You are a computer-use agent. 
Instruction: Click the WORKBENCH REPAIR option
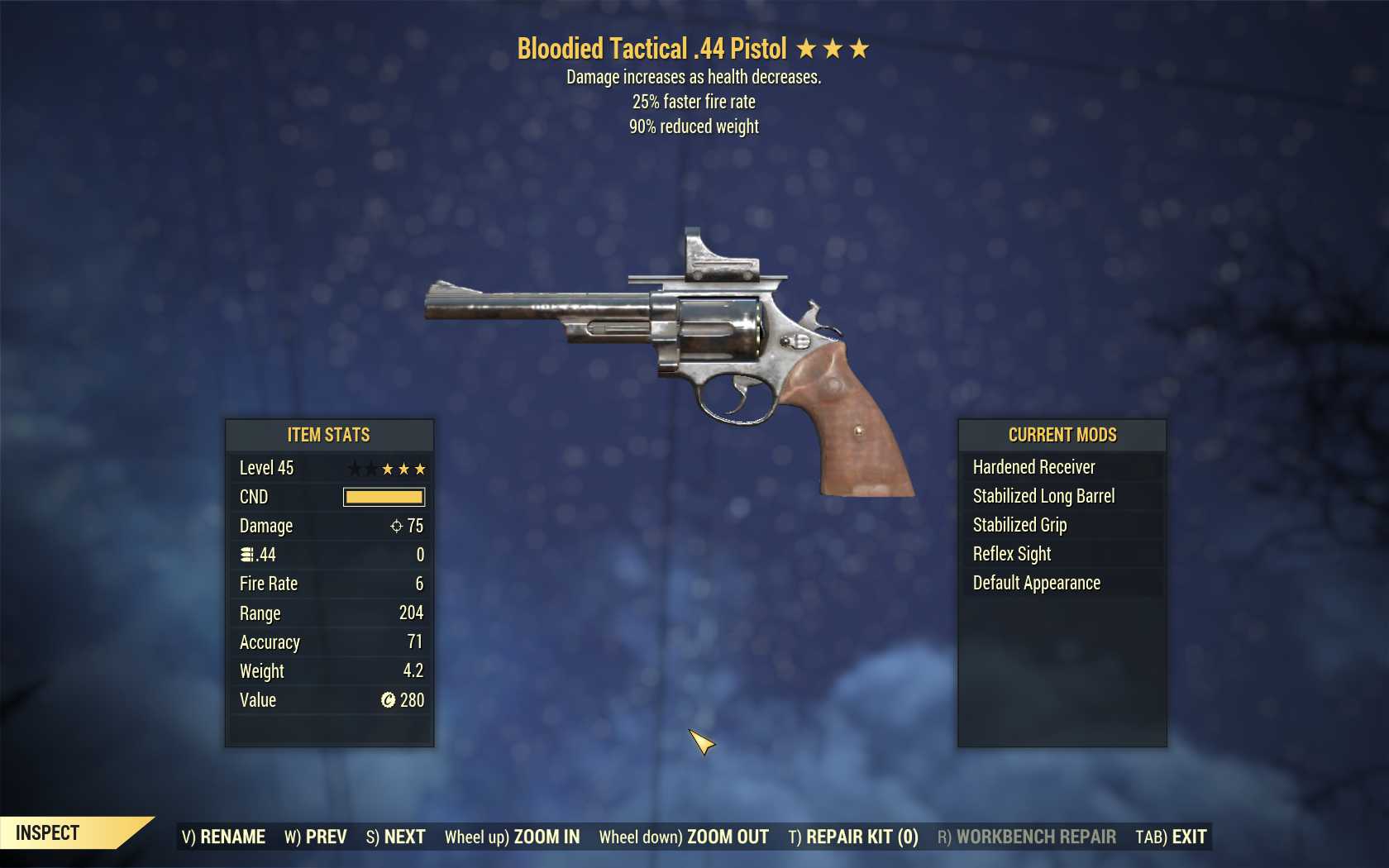coord(1027,837)
